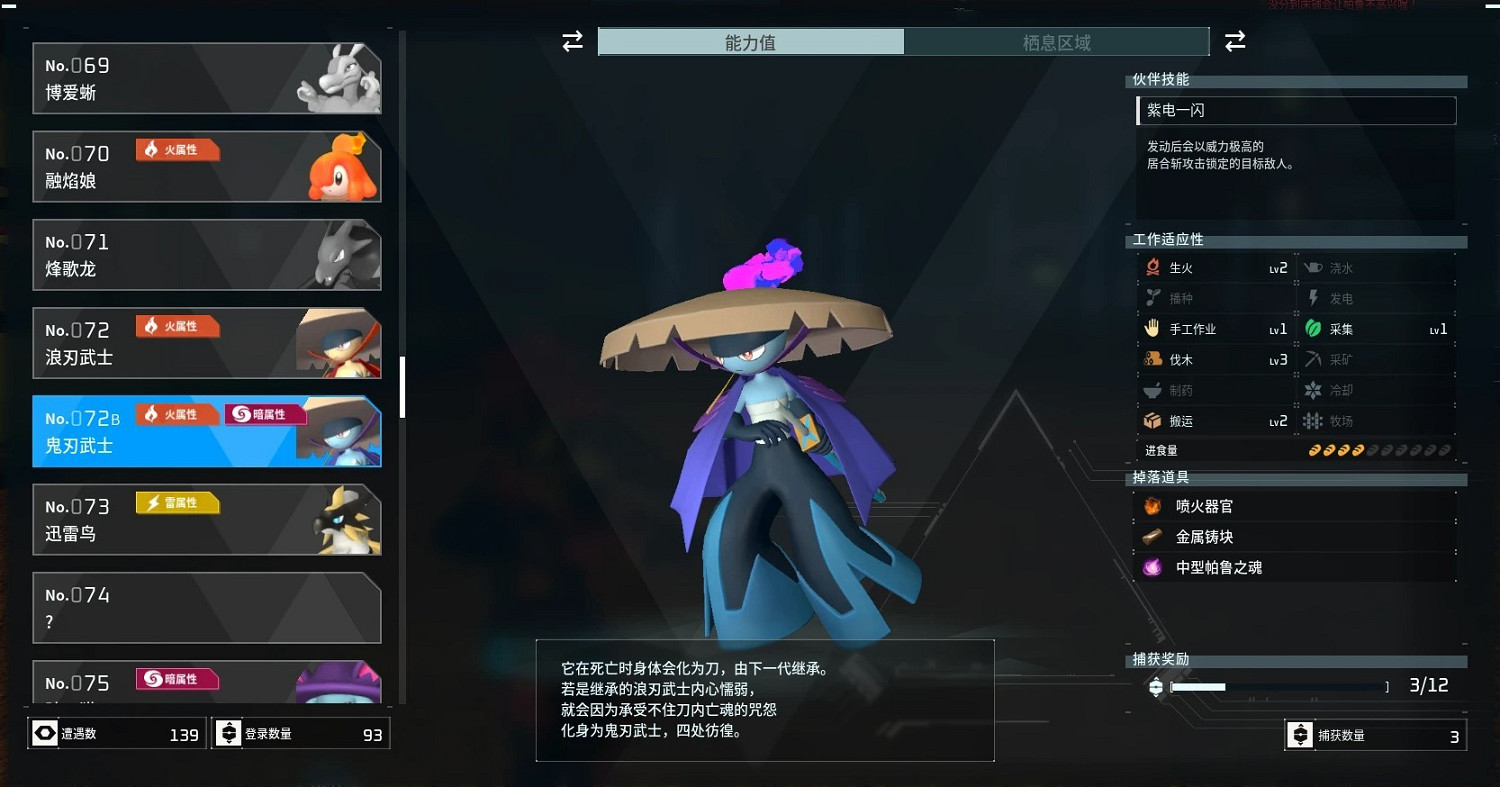1500x787 pixels.
Task: Toggle the 雷属性 badge on 迅雷鸟
Action: coord(177,503)
